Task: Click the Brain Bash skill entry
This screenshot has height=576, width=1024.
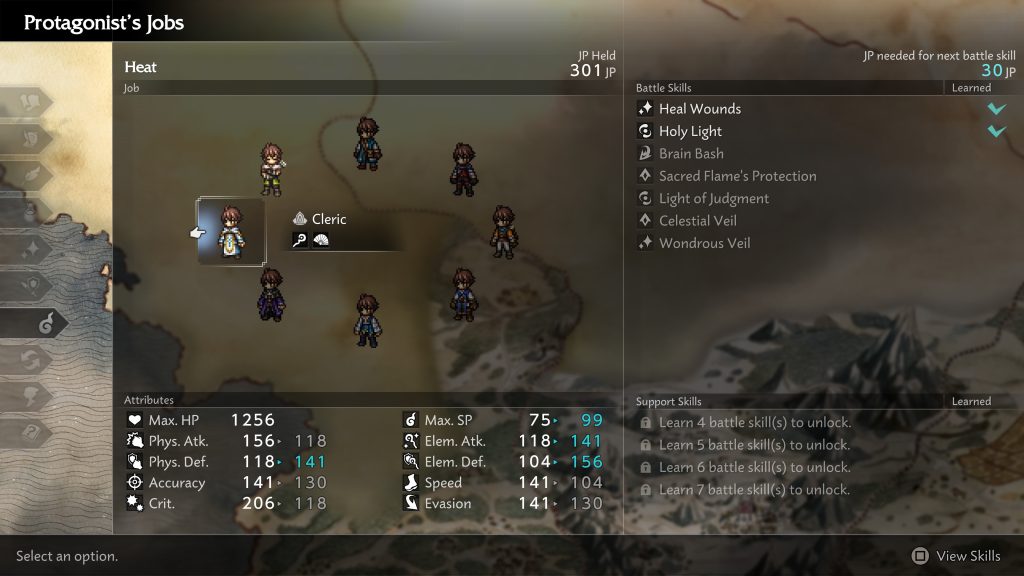Action: 691,154
